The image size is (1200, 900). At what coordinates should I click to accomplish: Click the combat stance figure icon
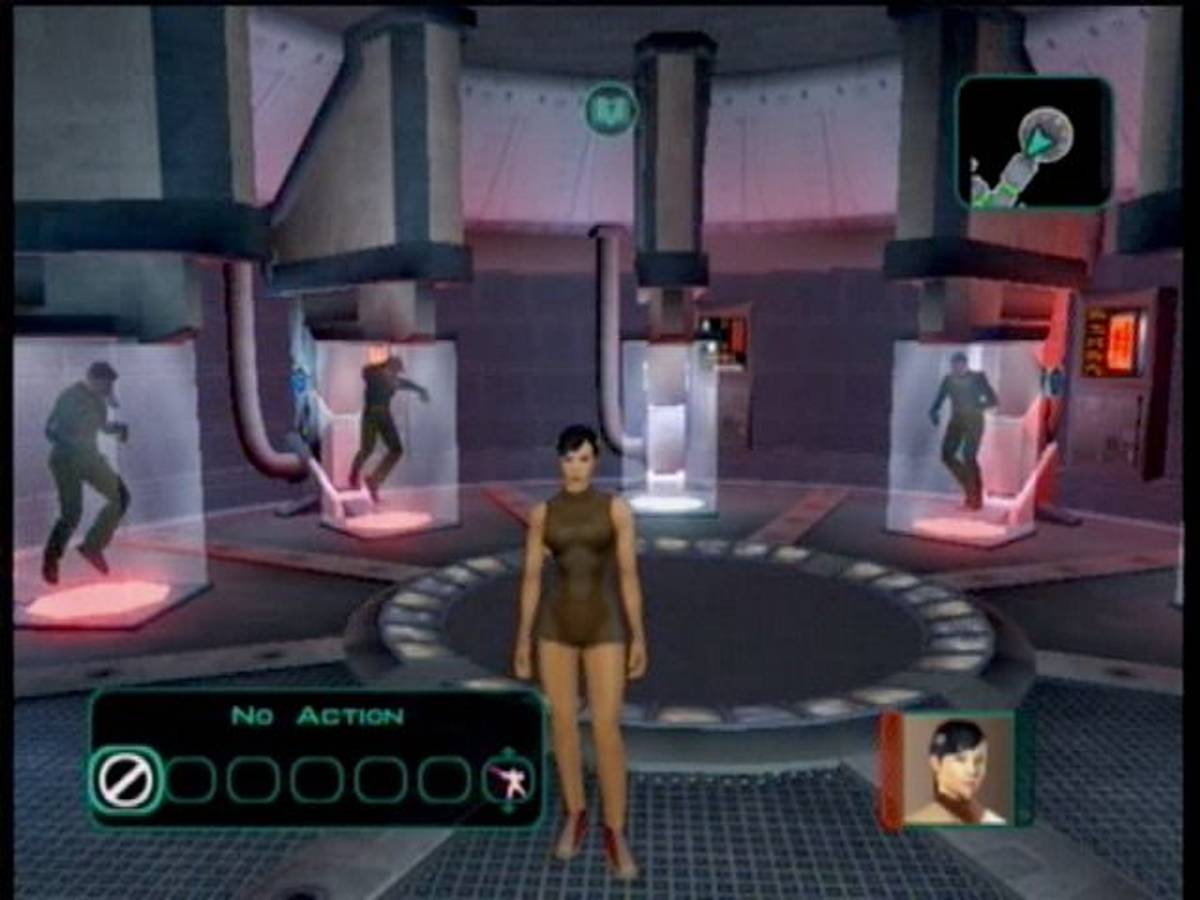[509, 780]
